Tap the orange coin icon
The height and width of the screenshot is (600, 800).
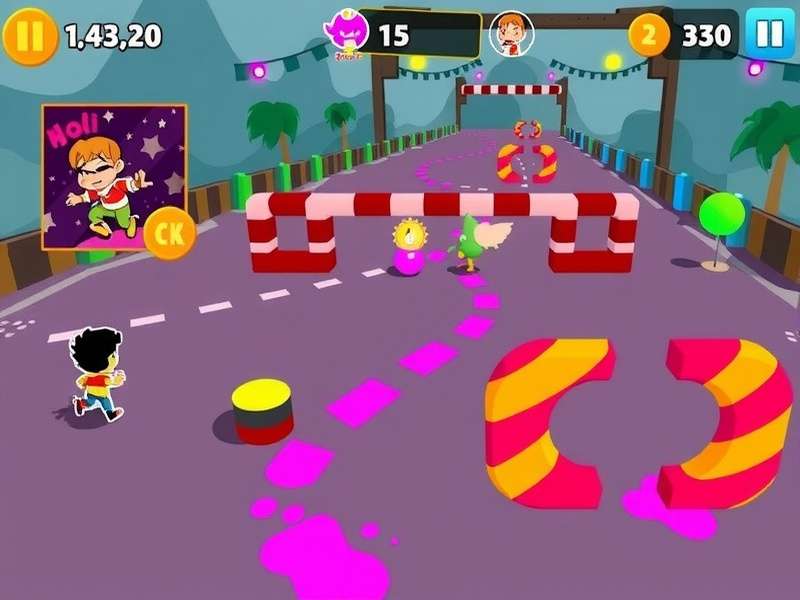click(649, 36)
